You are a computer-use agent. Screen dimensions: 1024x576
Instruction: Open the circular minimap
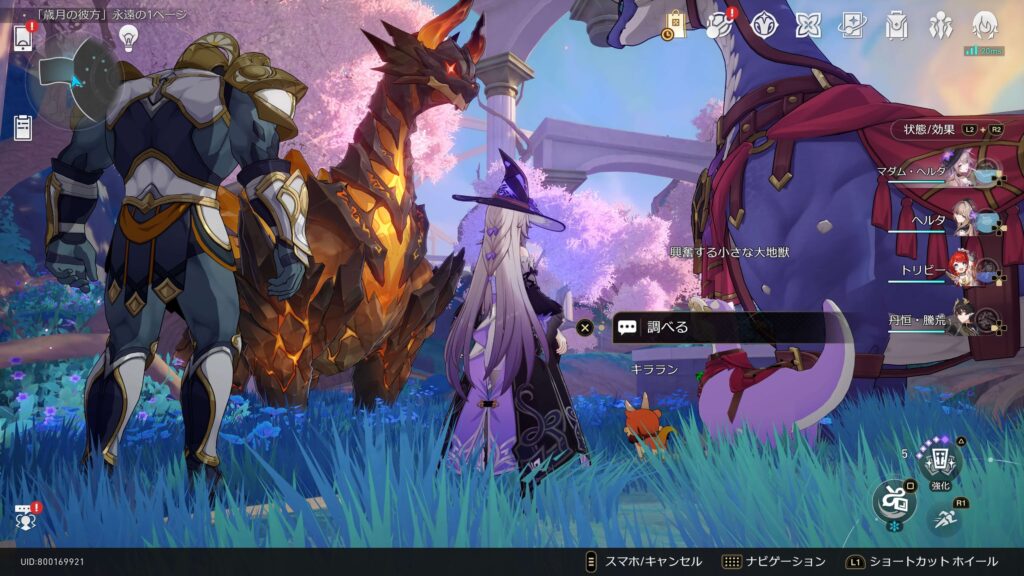[x=73, y=79]
